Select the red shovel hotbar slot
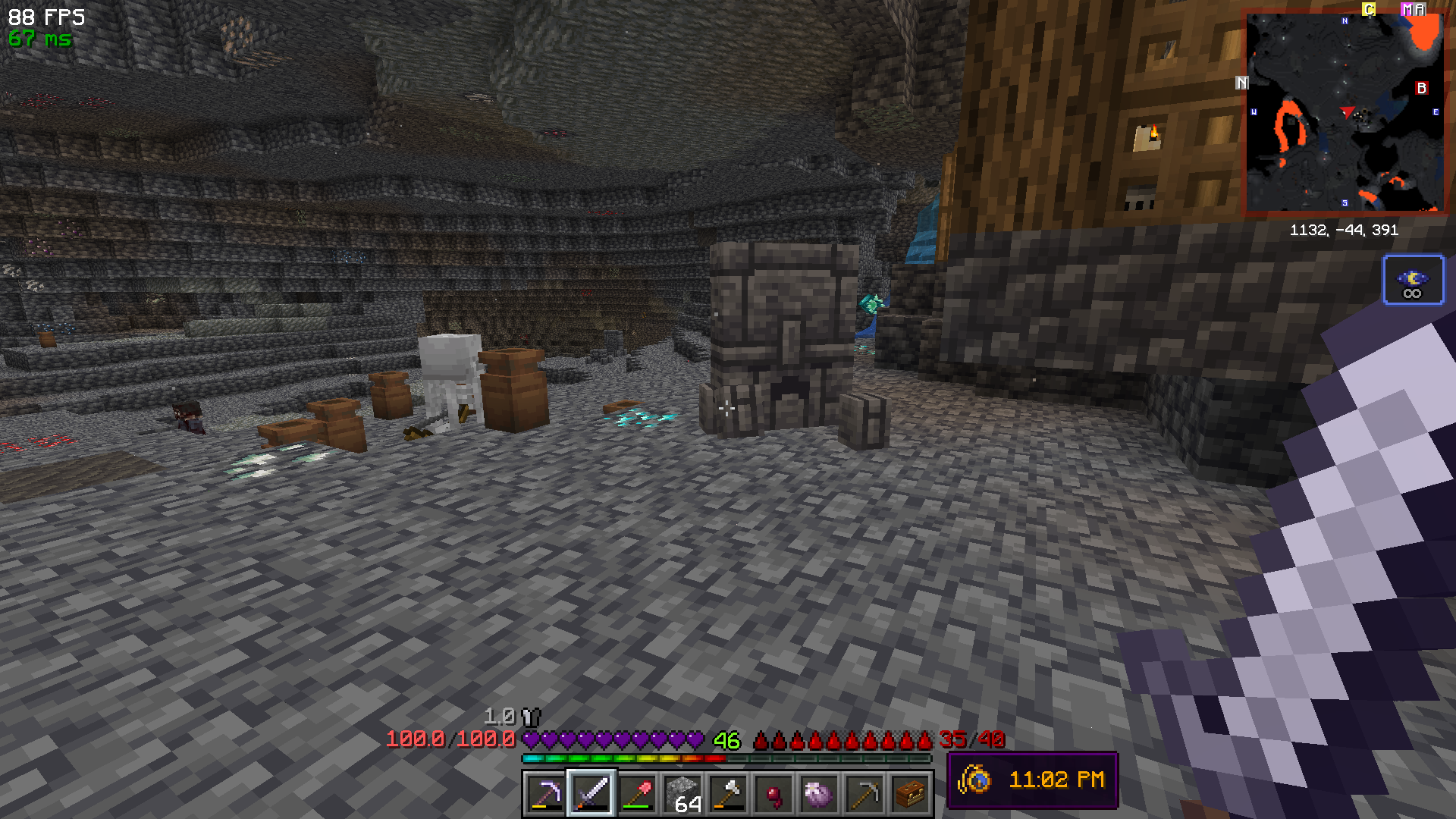Image resolution: width=1456 pixels, height=819 pixels. point(637,794)
